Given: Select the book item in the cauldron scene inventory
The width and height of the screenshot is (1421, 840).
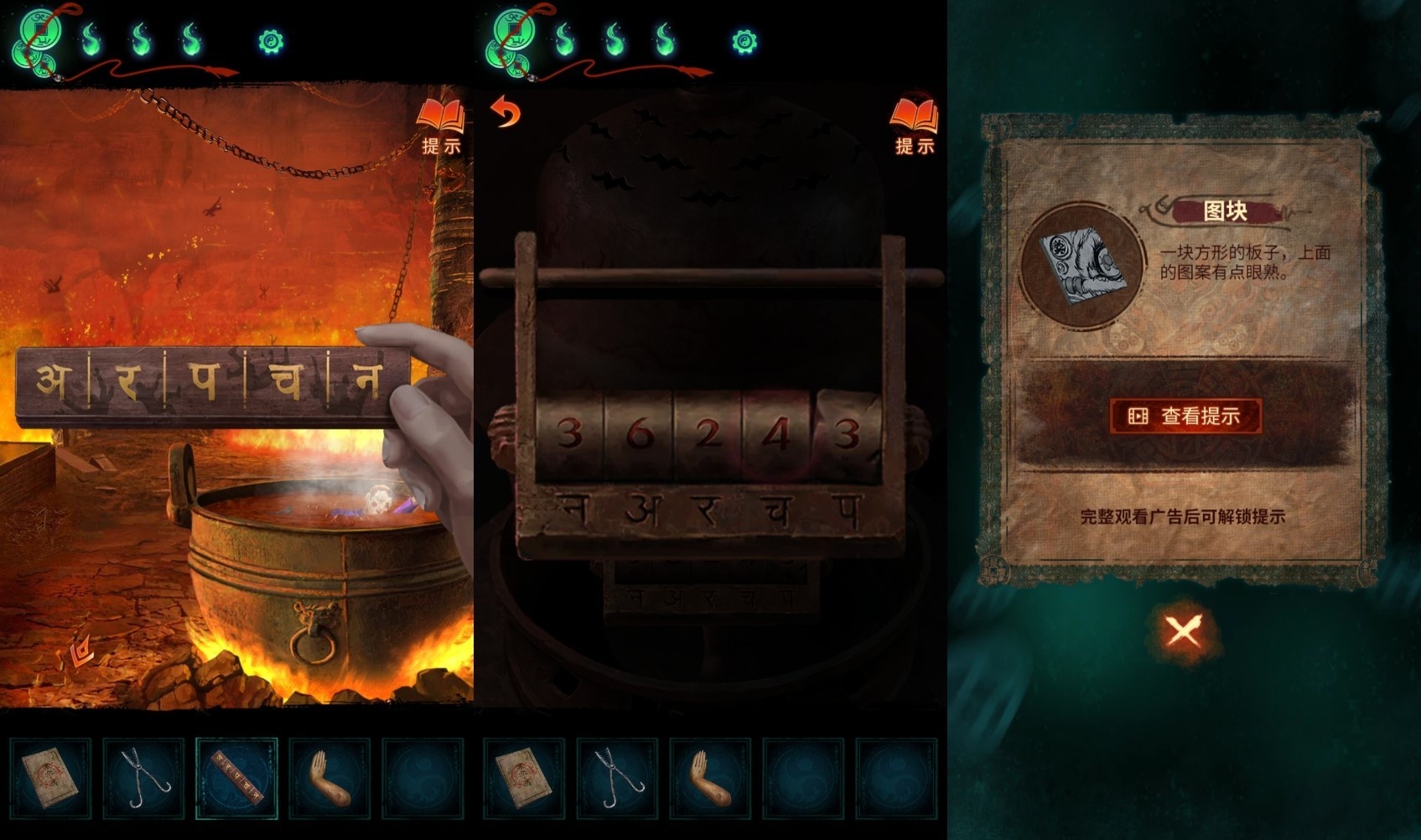Looking at the screenshot, I should click(x=50, y=777).
